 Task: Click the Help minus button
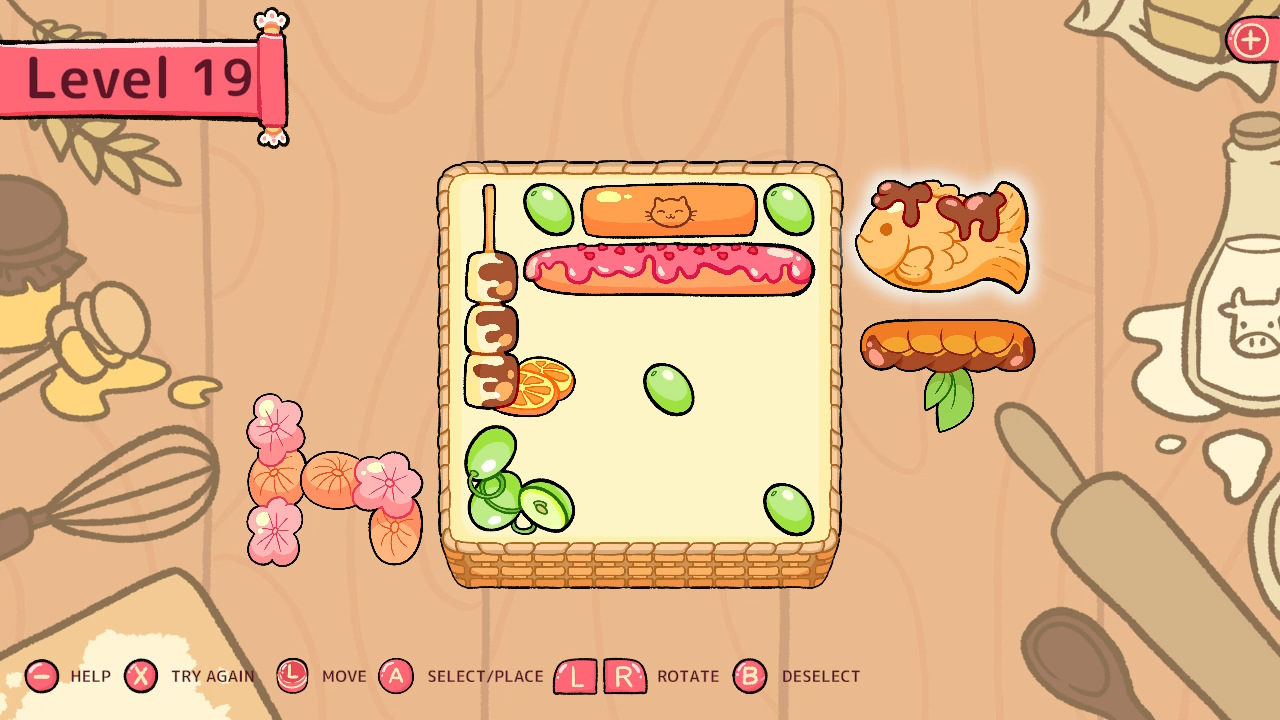pyautogui.click(x=42, y=676)
